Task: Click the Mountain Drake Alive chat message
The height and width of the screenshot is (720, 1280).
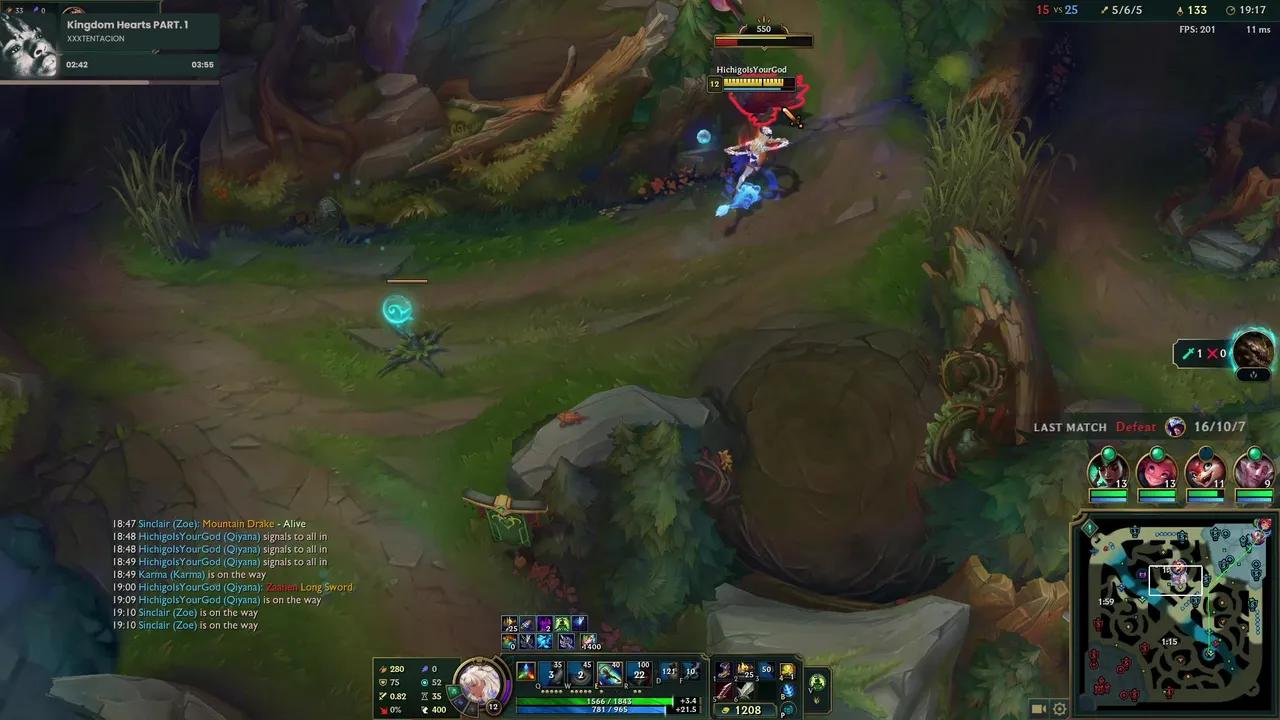Action: coord(237,523)
